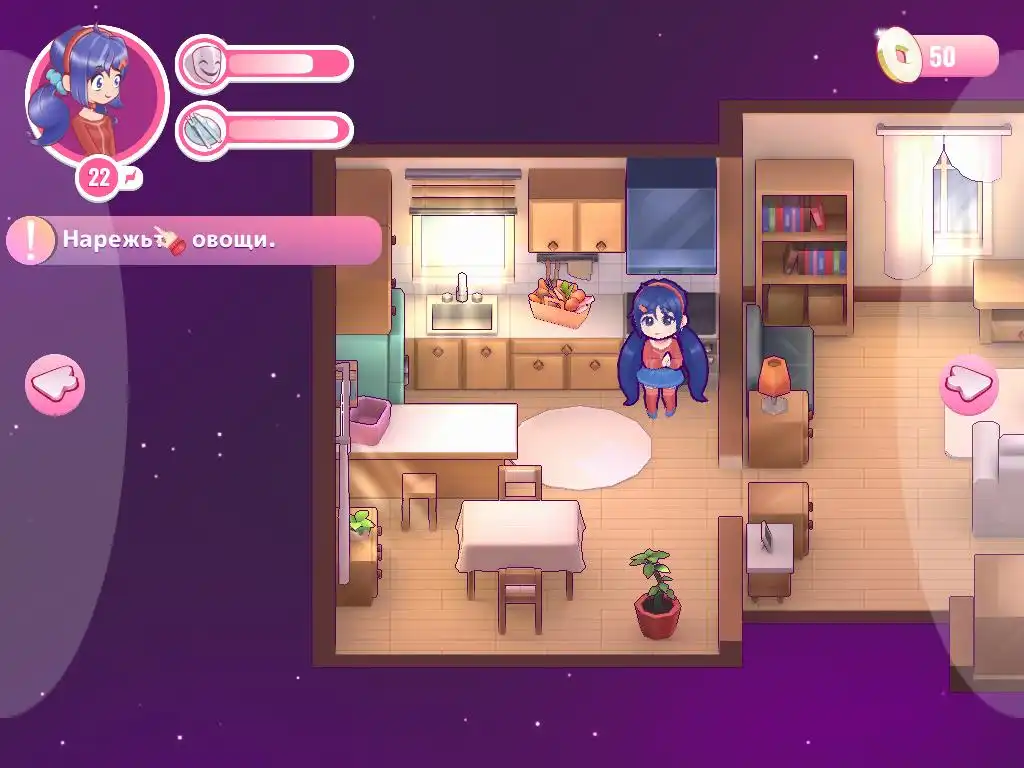Move to the room on the right
The image size is (1024, 768).
pyautogui.click(x=968, y=384)
